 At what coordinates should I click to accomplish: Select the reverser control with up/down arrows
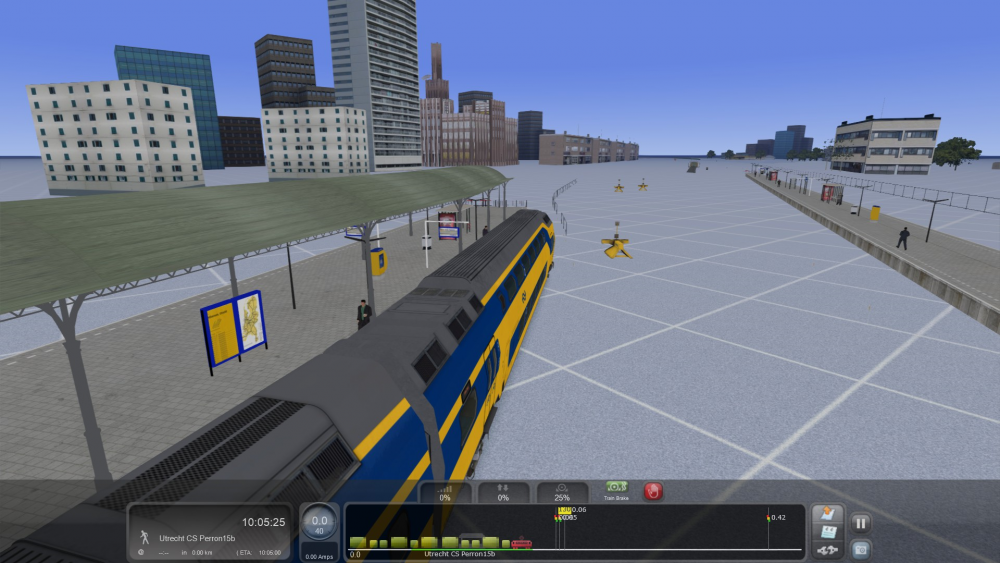click(503, 492)
